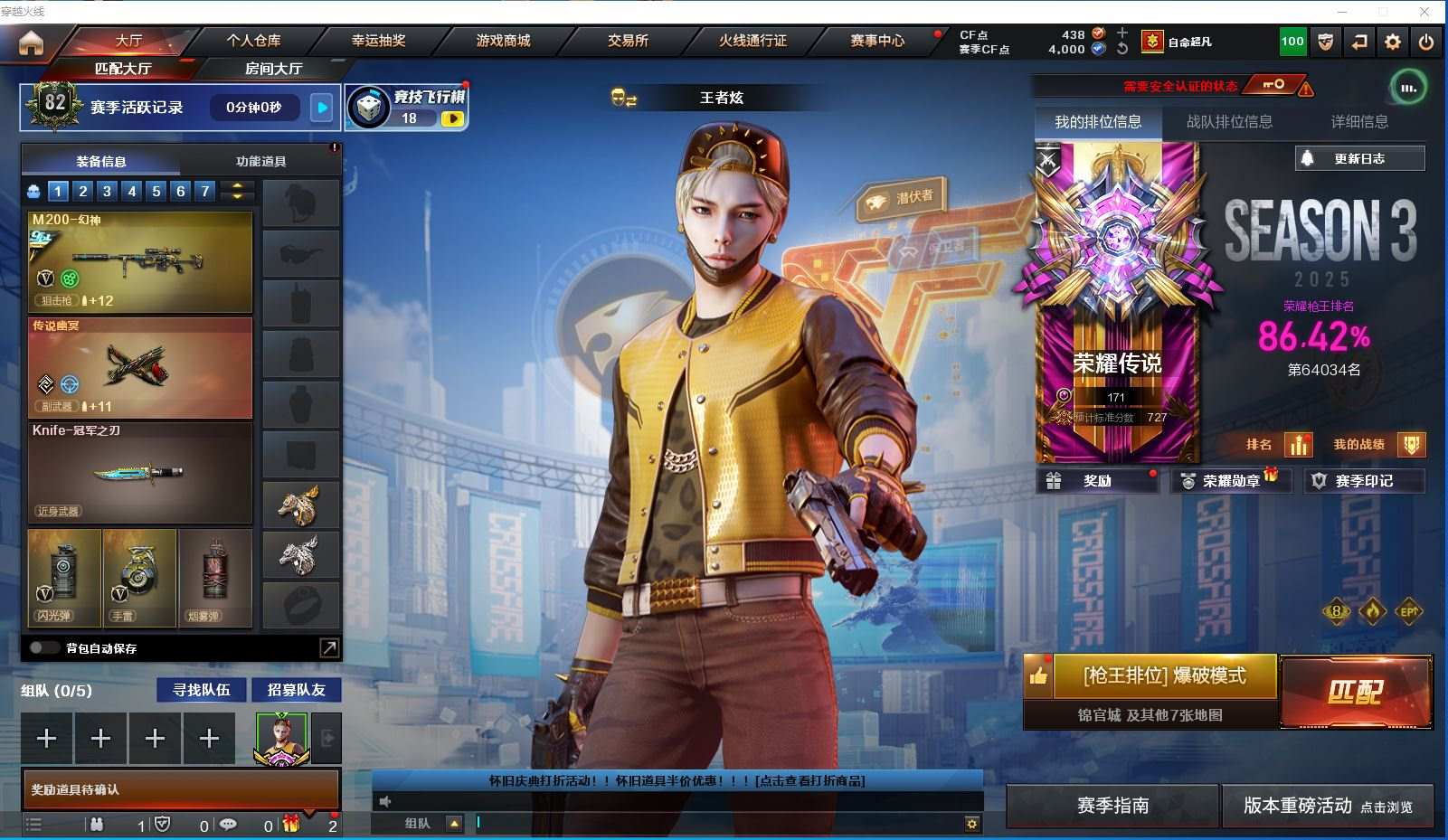Toggle 背包自动保存 auto-save switch
The image size is (1448, 840).
click(43, 647)
